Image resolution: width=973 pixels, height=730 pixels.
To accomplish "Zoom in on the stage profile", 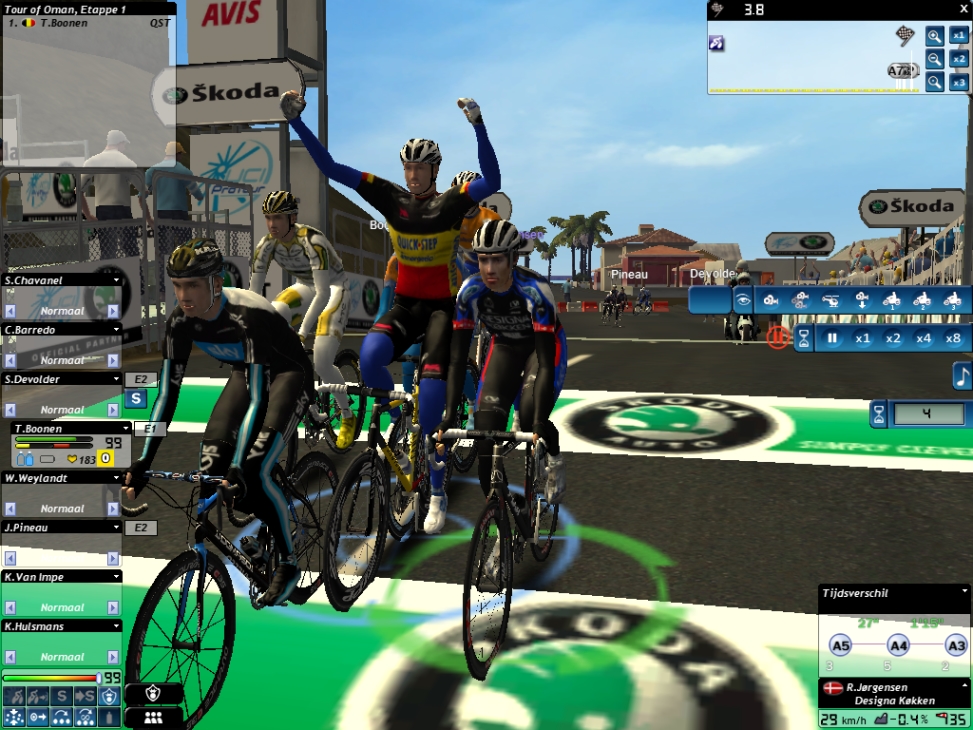I will (934, 36).
